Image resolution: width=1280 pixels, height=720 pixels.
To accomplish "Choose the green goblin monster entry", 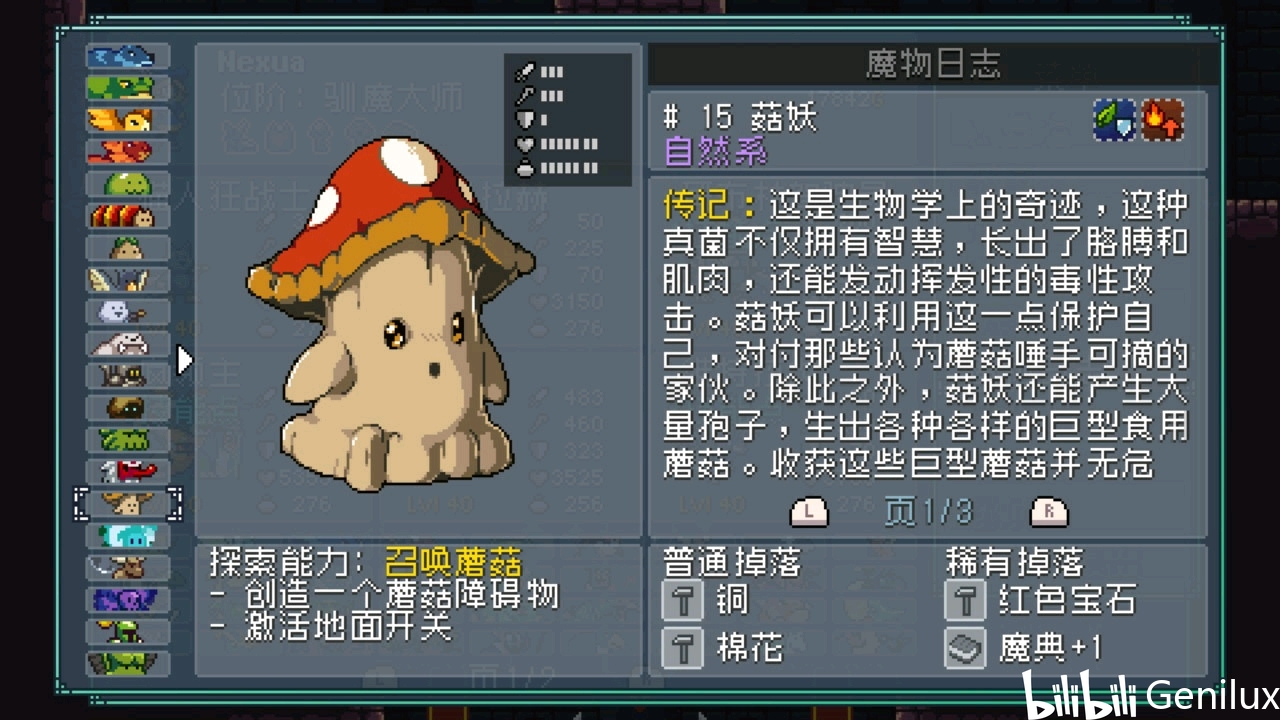I will tap(127, 631).
